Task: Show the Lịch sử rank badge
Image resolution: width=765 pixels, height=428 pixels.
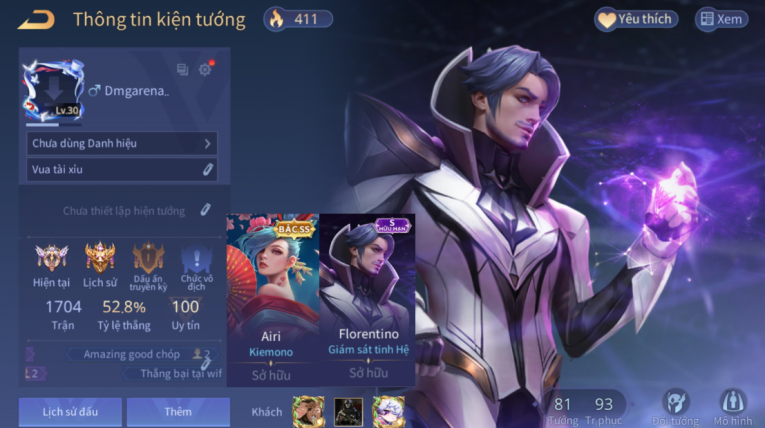Action: click(x=100, y=263)
